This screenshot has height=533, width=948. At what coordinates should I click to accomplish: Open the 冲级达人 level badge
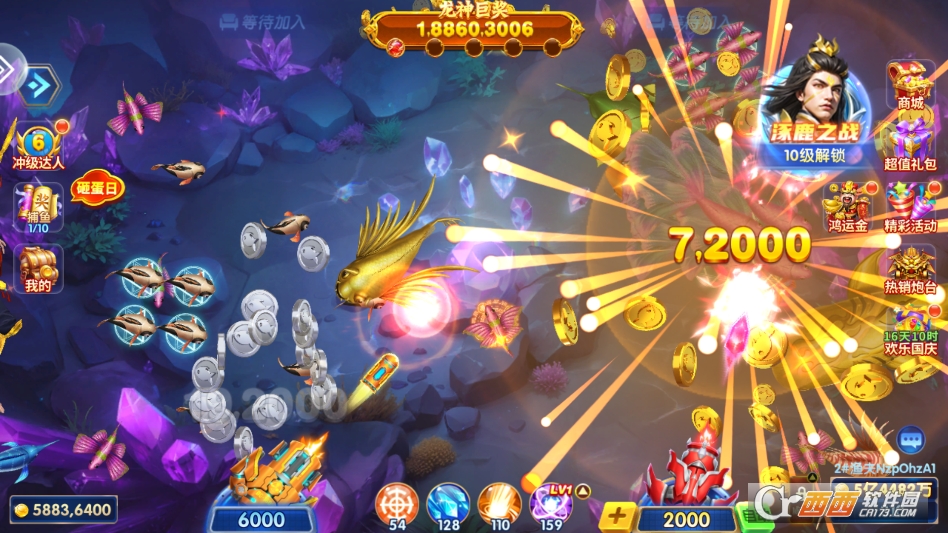38,145
